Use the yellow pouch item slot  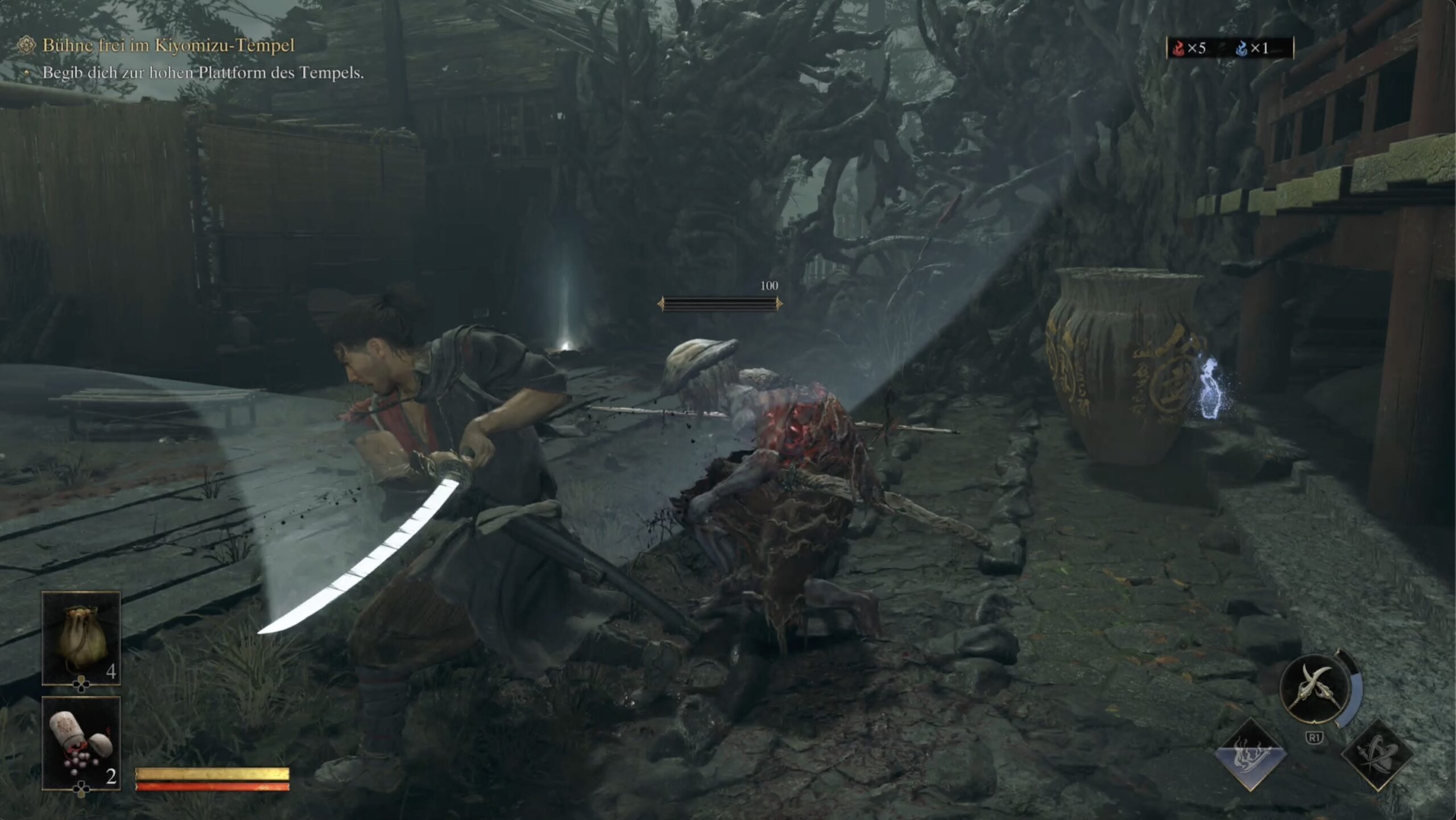(x=81, y=637)
